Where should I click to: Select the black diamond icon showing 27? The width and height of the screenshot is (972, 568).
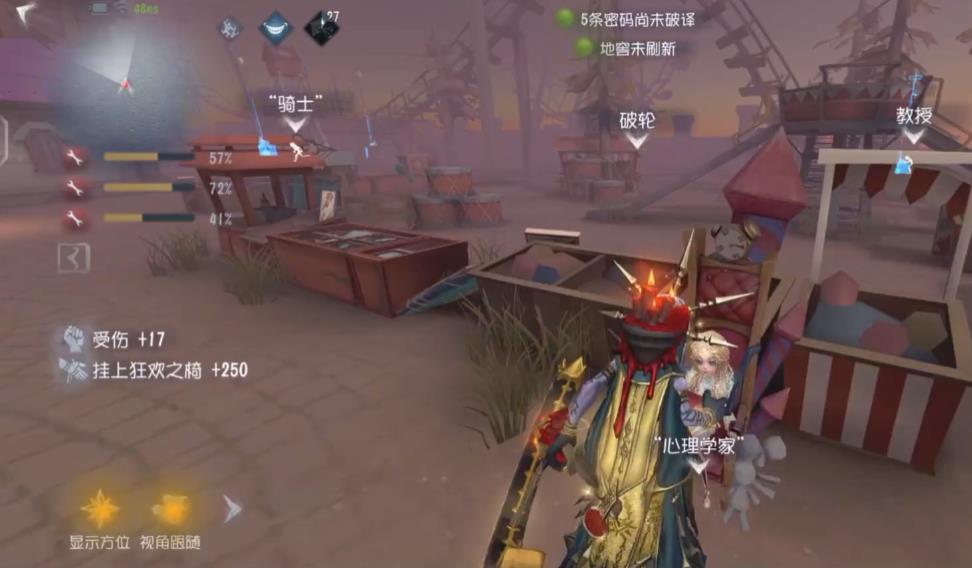321,27
